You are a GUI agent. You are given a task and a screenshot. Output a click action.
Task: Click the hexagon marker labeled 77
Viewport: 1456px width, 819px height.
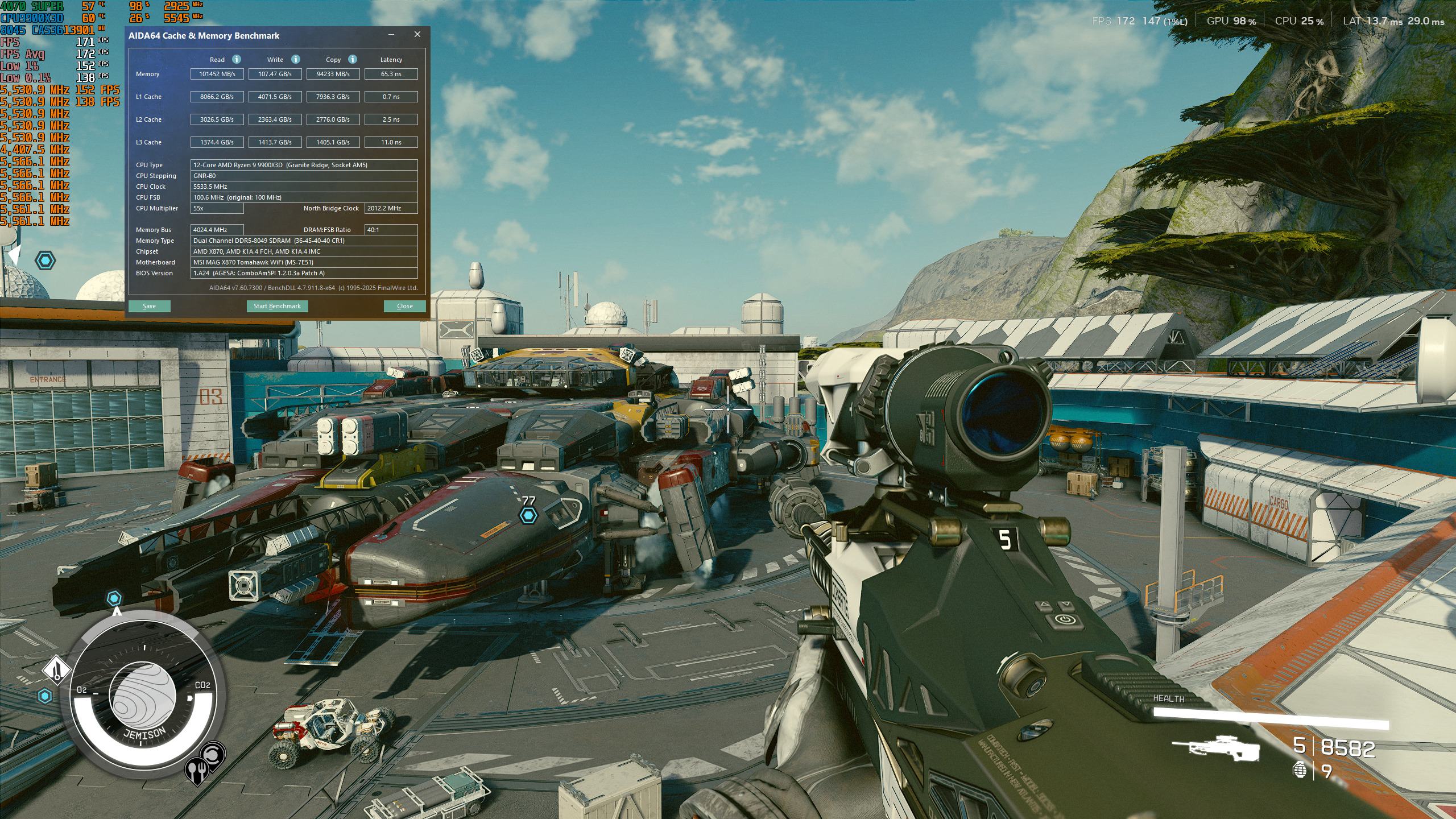528,515
